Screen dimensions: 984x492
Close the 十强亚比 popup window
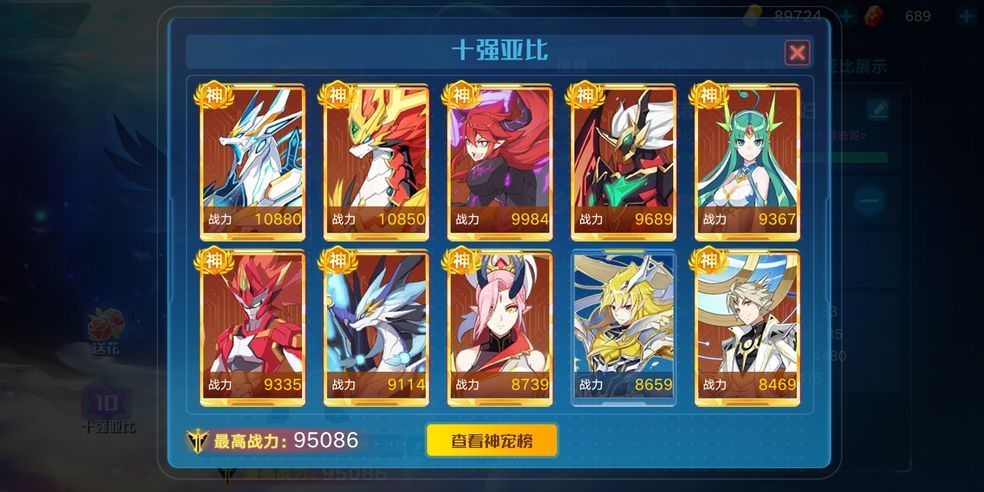797,52
